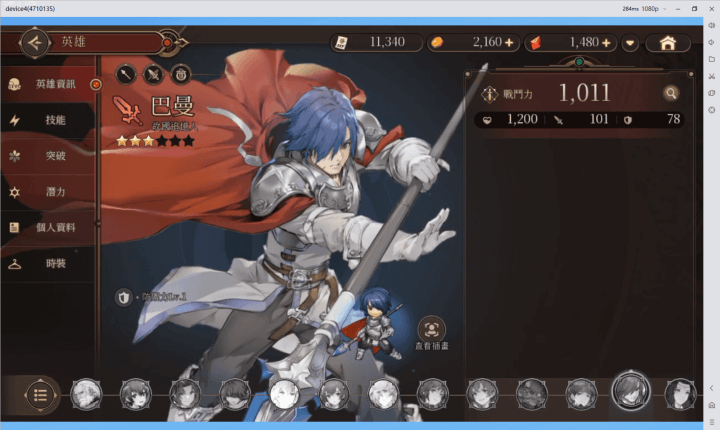This screenshot has height=430, width=720.
Task: Open the 英雄資訊 hero info tab
Action: 50,84
